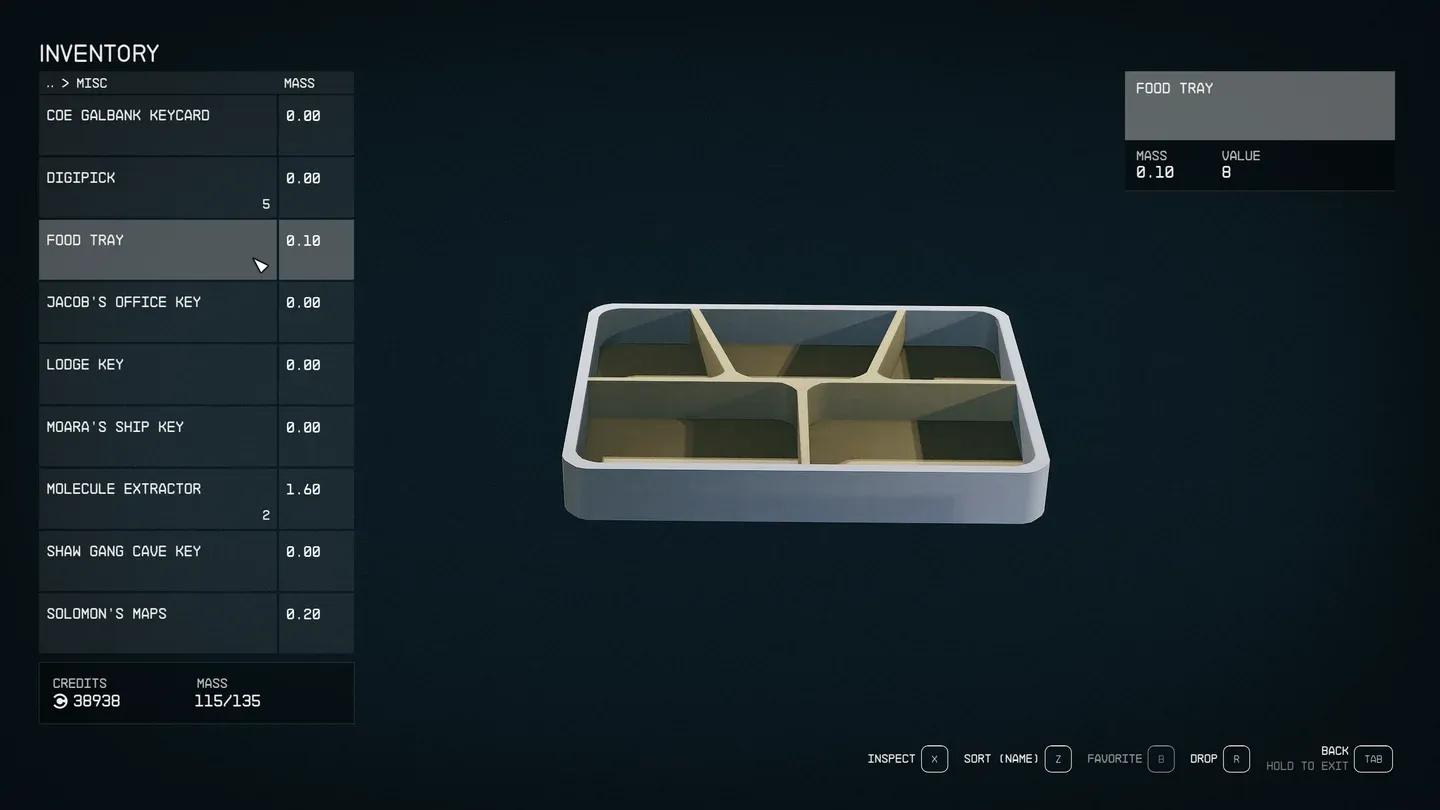Click the B favorite hotkey badge
The image size is (1440, 810).
tap(1160, 758)
